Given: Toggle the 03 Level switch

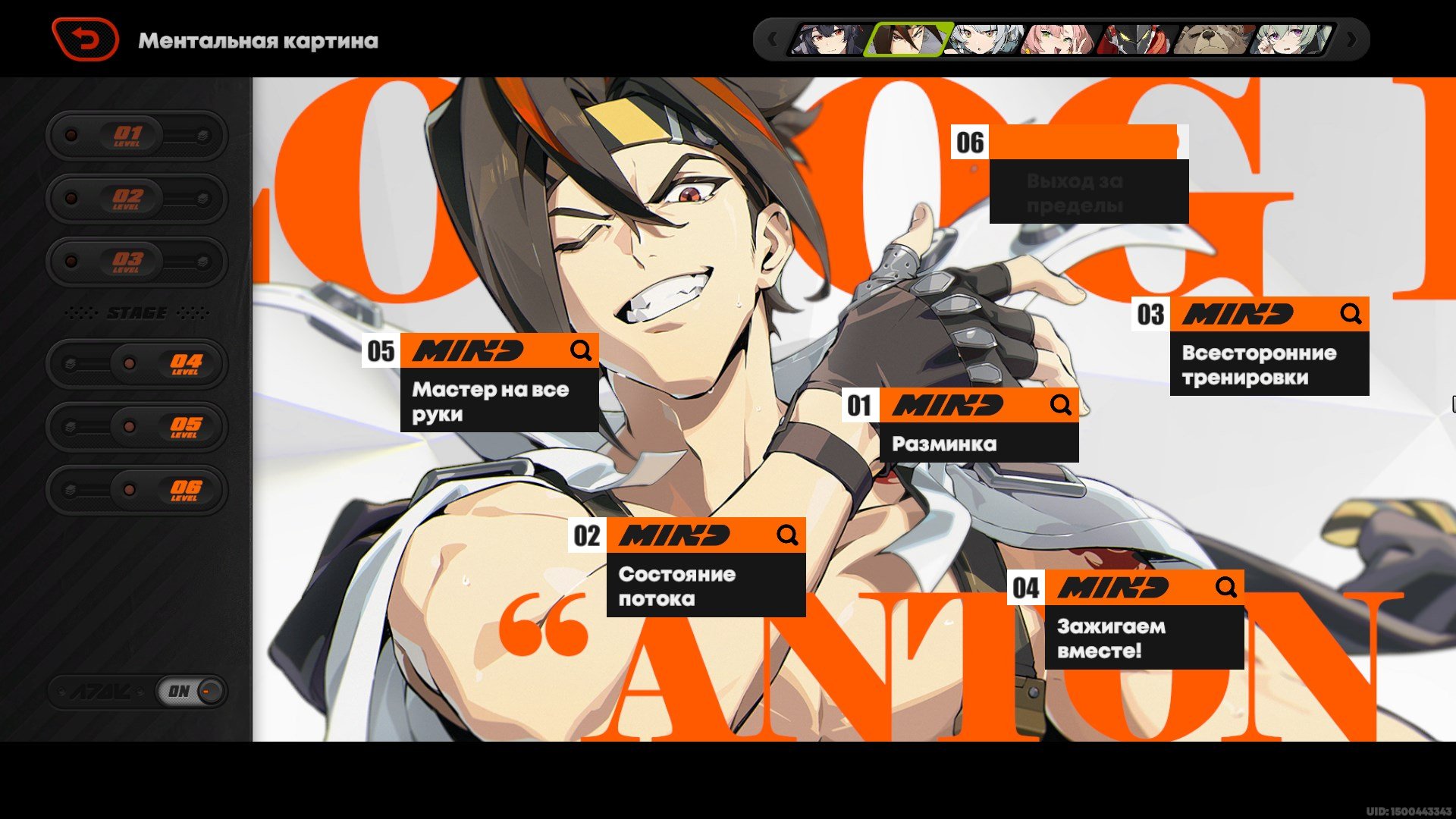Looking at the screenshot, I should pyautogui.click(x=136, y=262).
